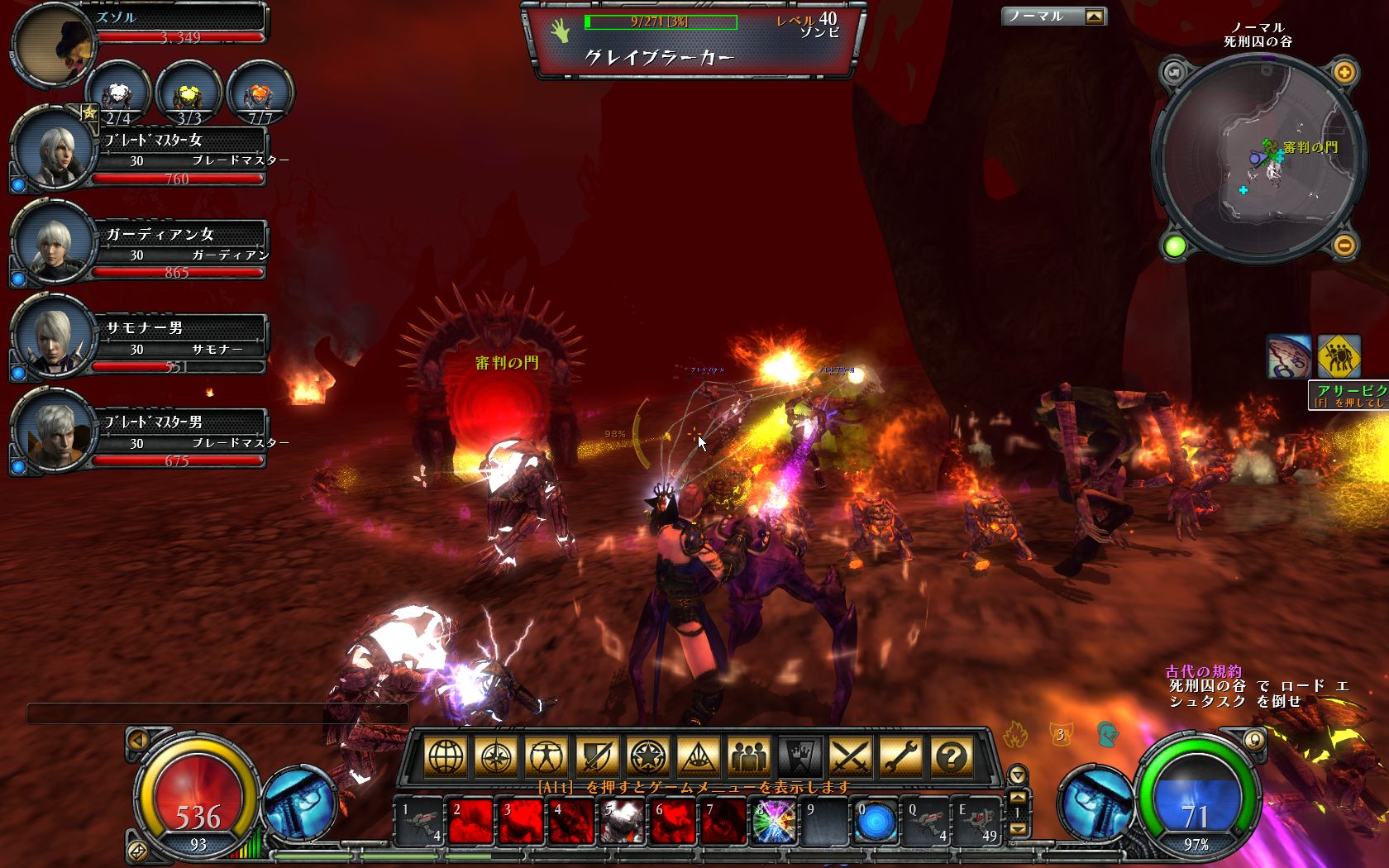Open the ノーマル difficulty dropdown
1389x868 pixels.
pyautogui.click(x=1095, y=17)
